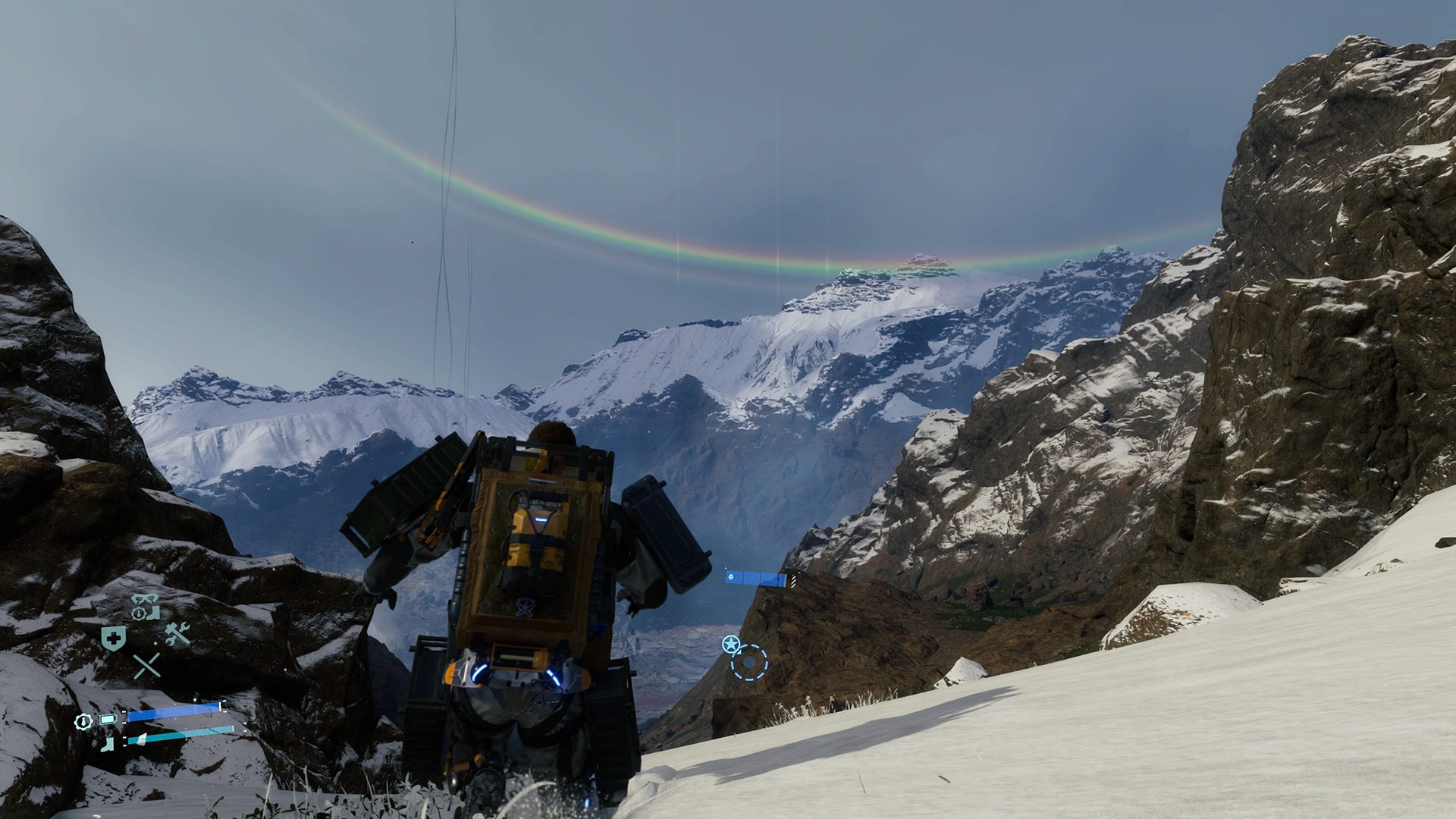Click the cyan stamina bar
The image size is (1456, 819).
(x=178, y=738)
